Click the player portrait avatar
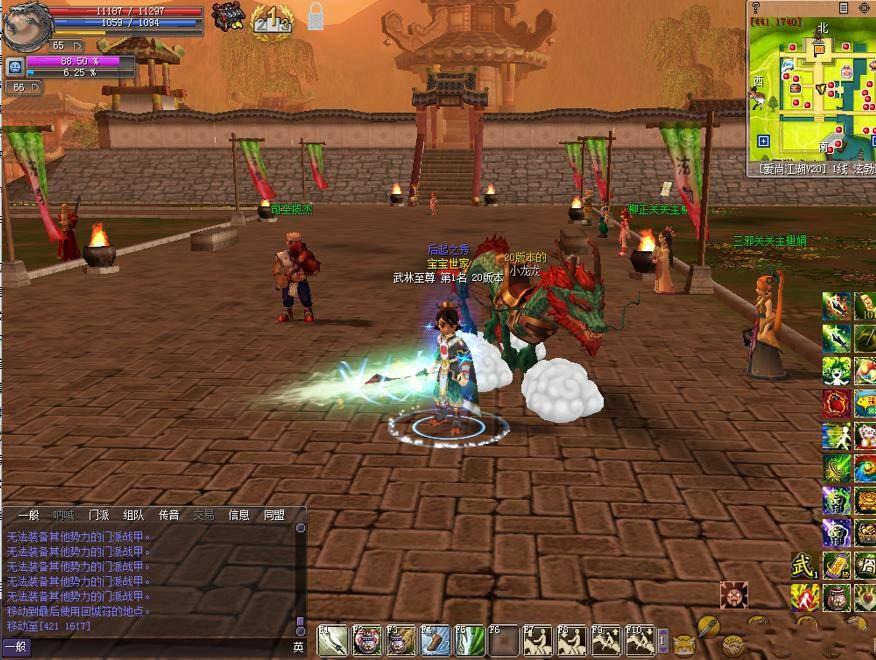 pos(24,26)
